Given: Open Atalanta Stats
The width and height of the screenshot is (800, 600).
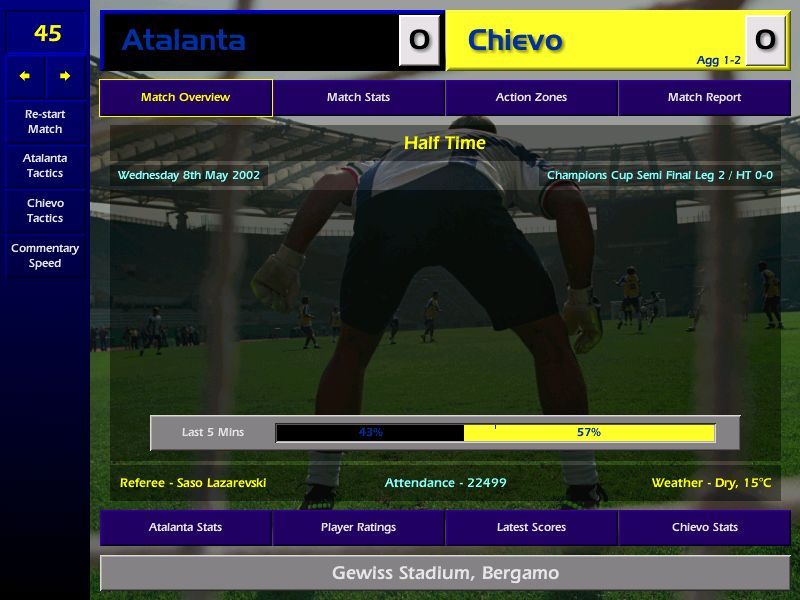Looking at the screenshot, I should coord(185,527).
